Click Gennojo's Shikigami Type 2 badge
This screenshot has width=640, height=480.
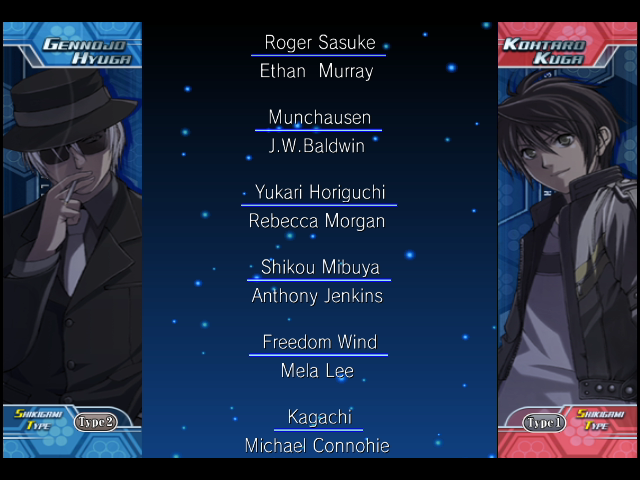[97, 422]
